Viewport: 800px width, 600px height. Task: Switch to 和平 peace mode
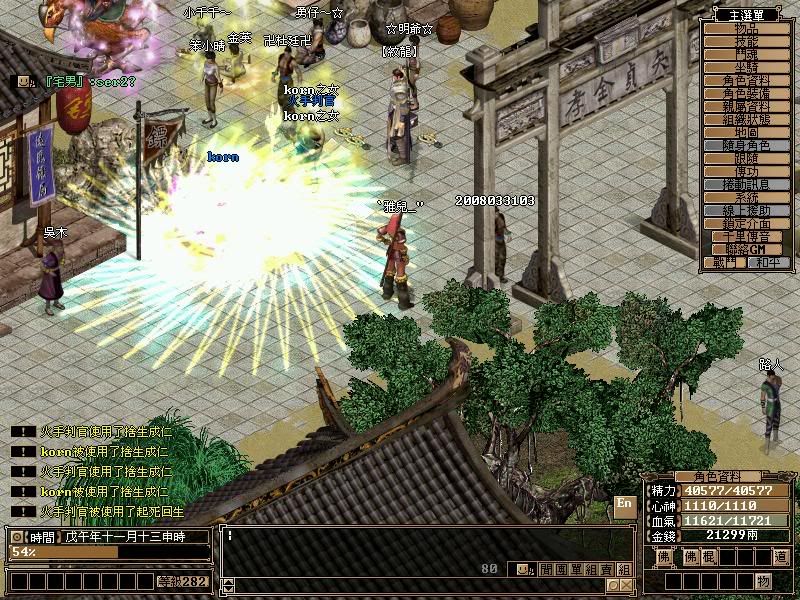tap(768, 262)
